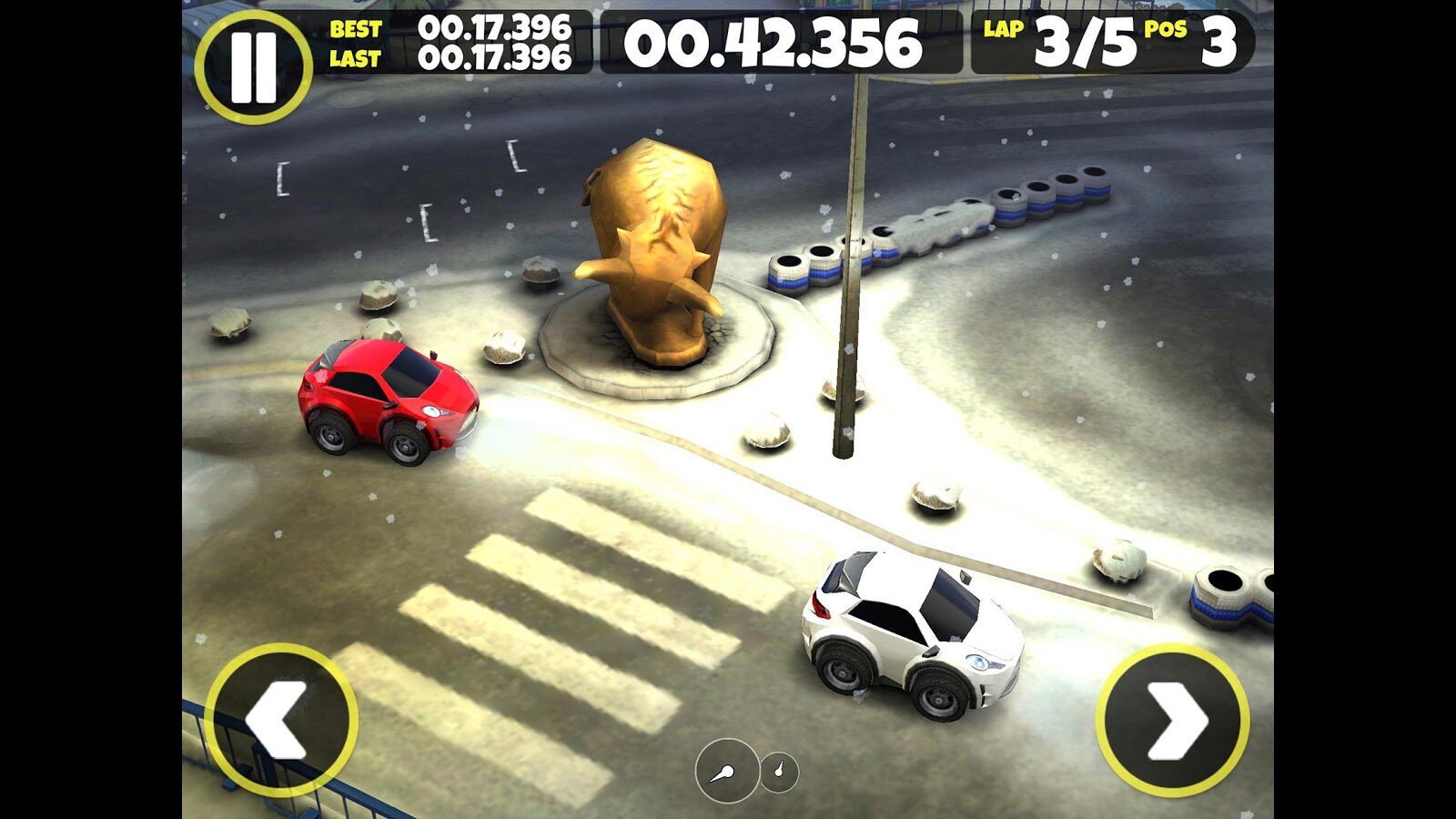
Task: Pause the race
Action: tap(253, 66)
